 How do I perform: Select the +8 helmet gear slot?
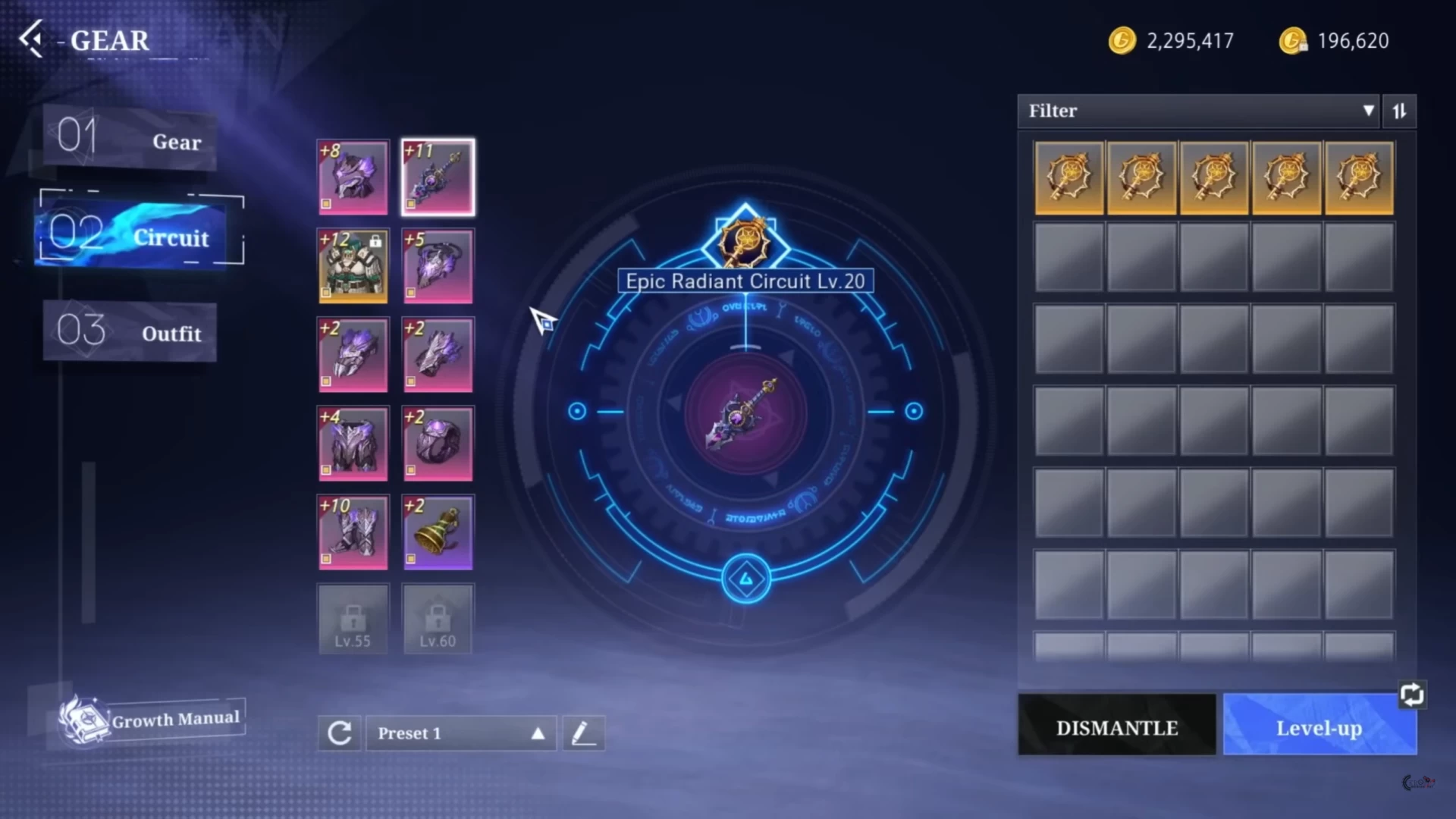(353, 177)
